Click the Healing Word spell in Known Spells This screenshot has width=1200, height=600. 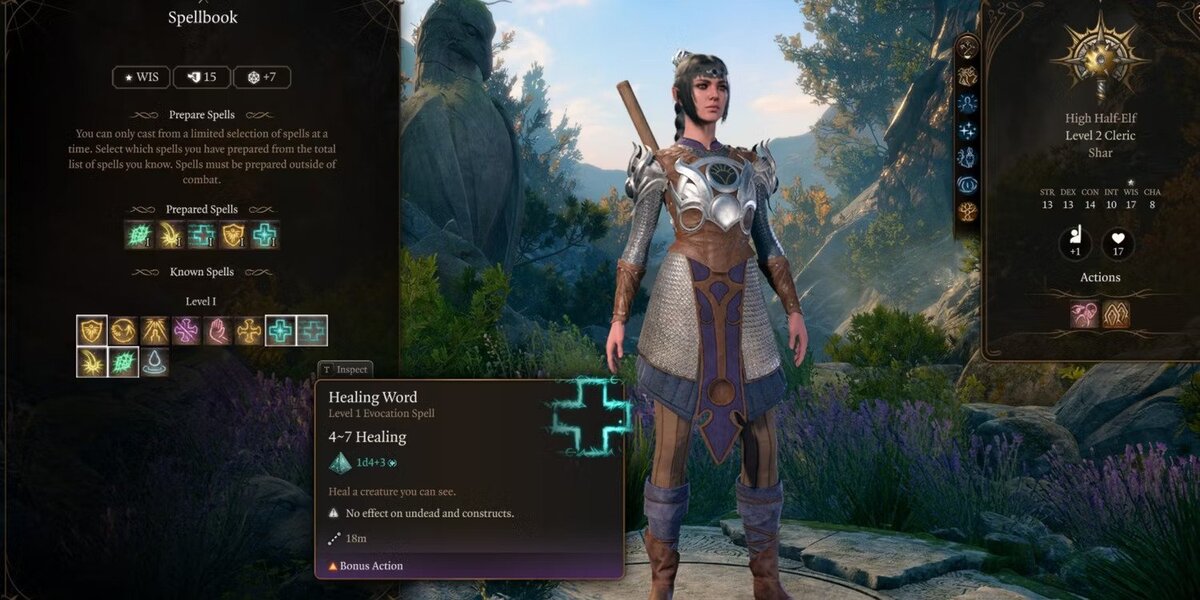point(280,331)
